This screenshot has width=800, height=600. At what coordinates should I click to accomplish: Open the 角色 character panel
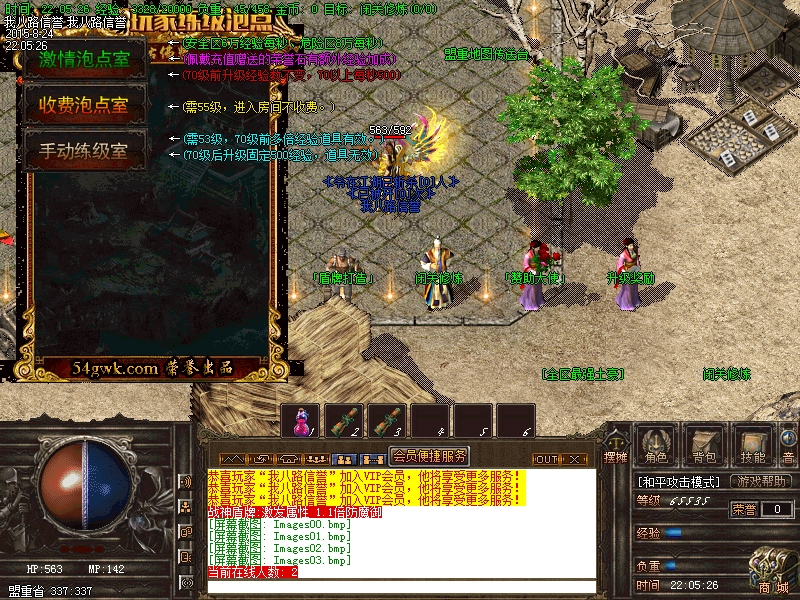656,445
